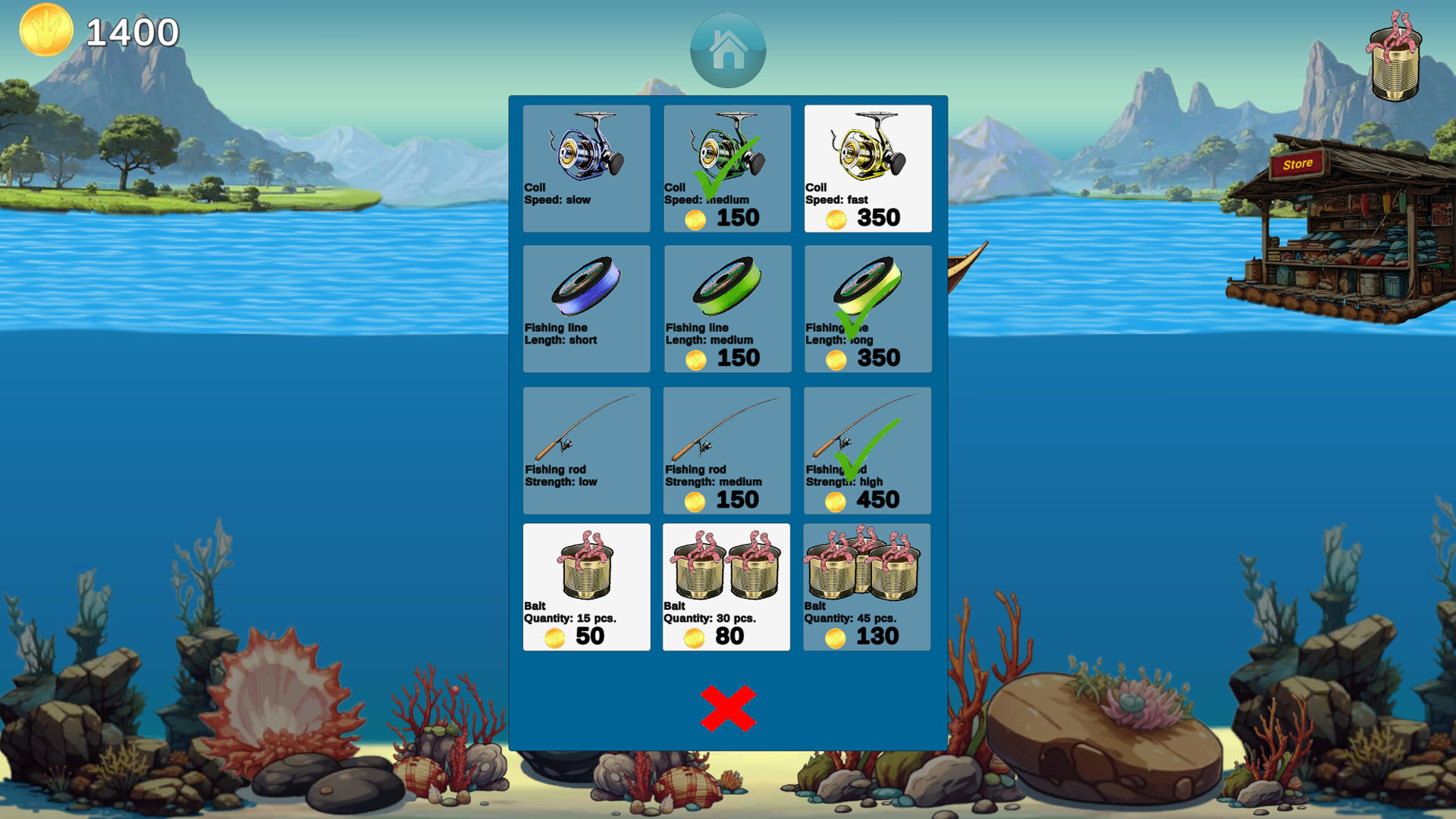Click the coin paw icon in top left
This screenshot has height=819, width=1456.
pos(45,30)
